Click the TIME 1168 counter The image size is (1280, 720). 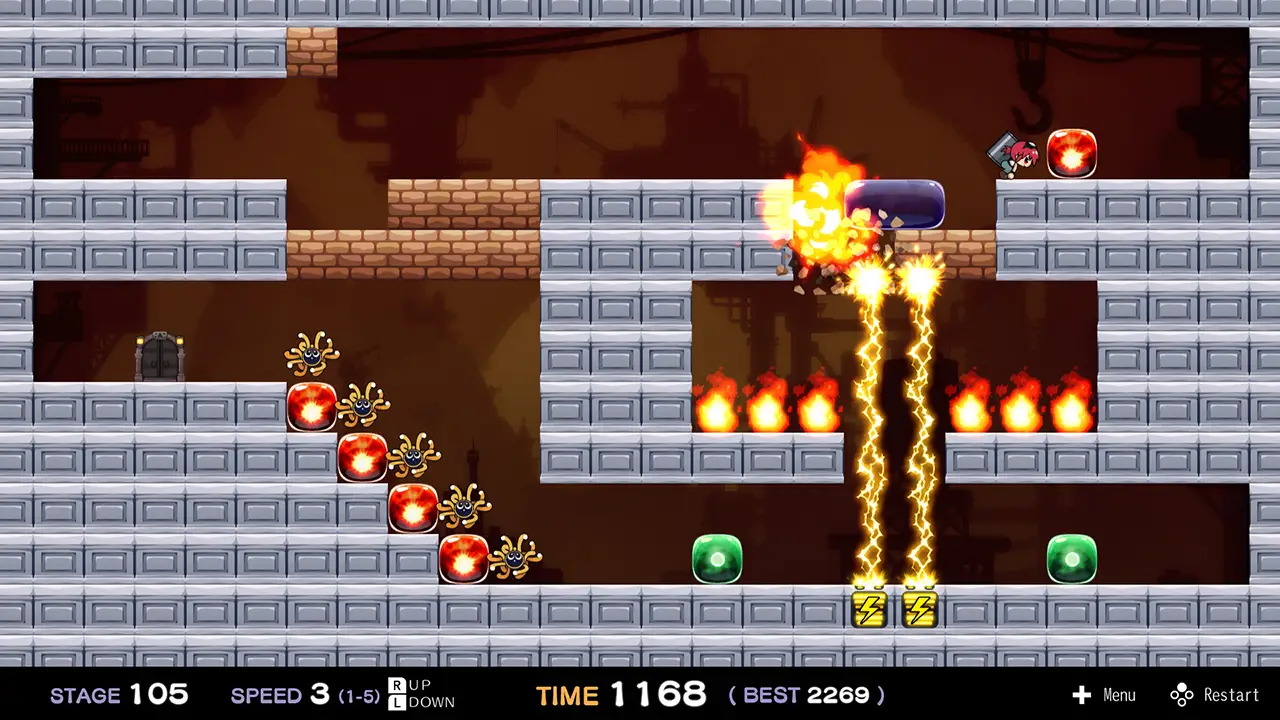(x=620, y=695)
